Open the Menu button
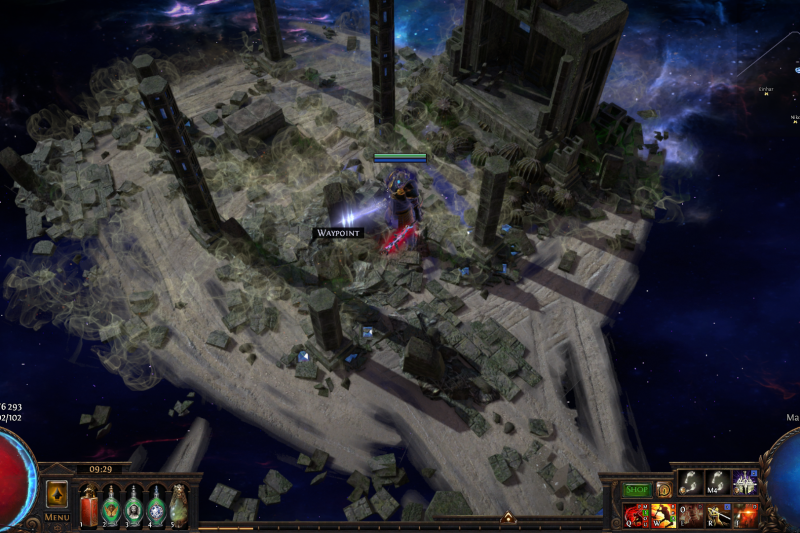The height and width of the screenshot is (533, 800). (57, 517)
